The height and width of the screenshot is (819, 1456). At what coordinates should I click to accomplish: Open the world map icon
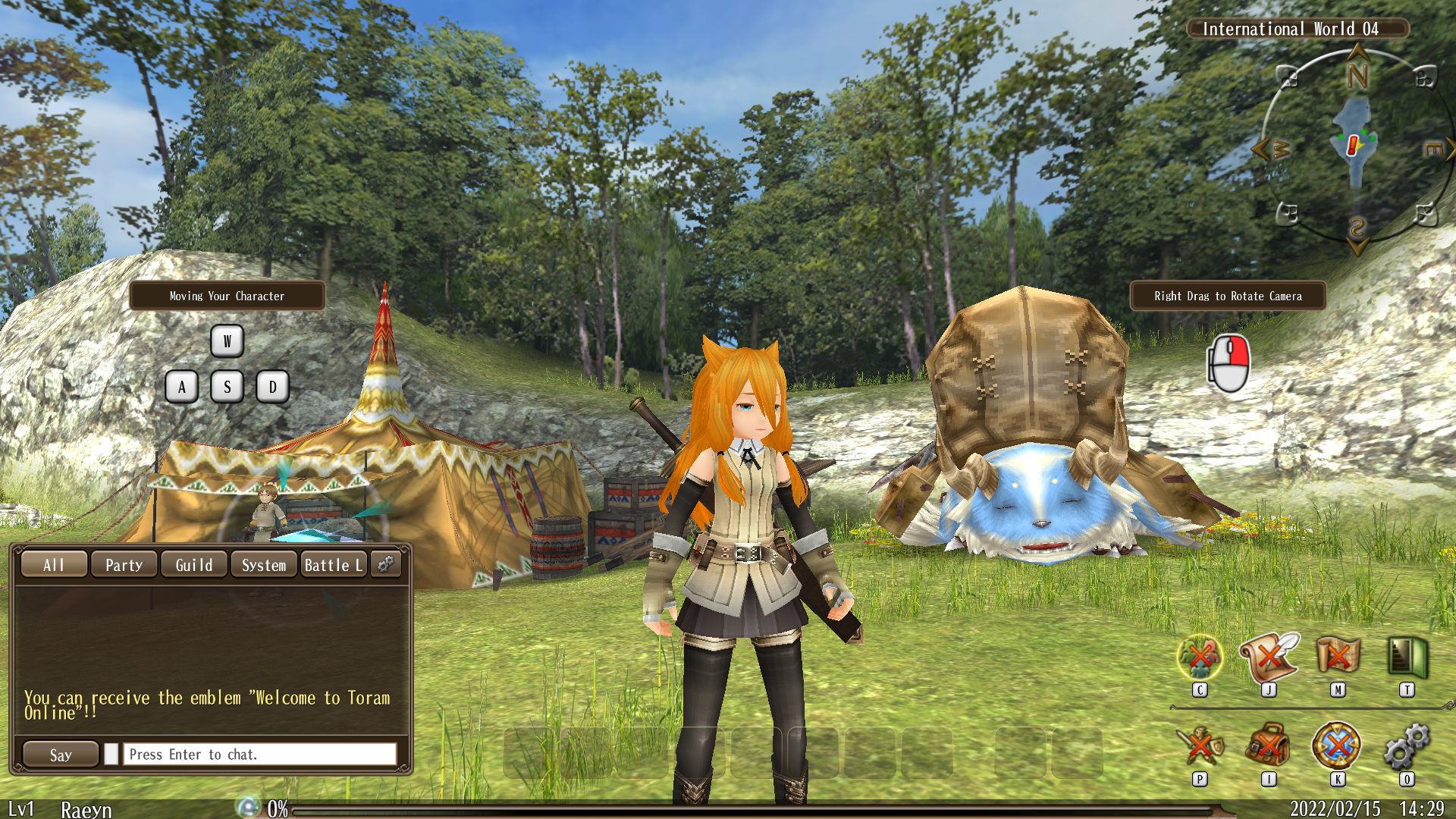(x=1338, y=657)
